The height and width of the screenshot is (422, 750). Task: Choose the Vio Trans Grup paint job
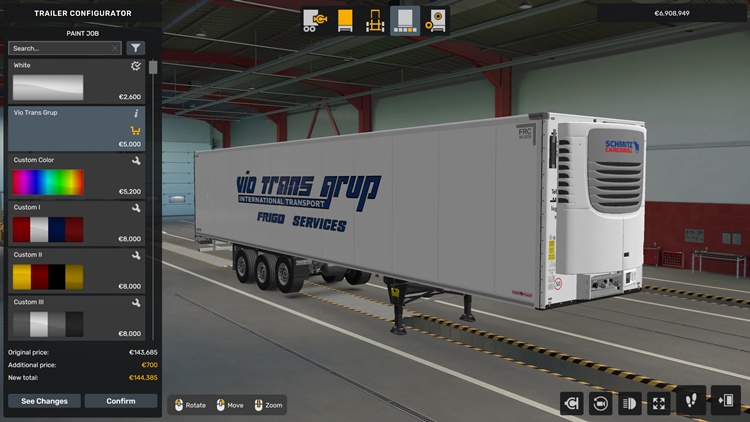tap(77, 129)
